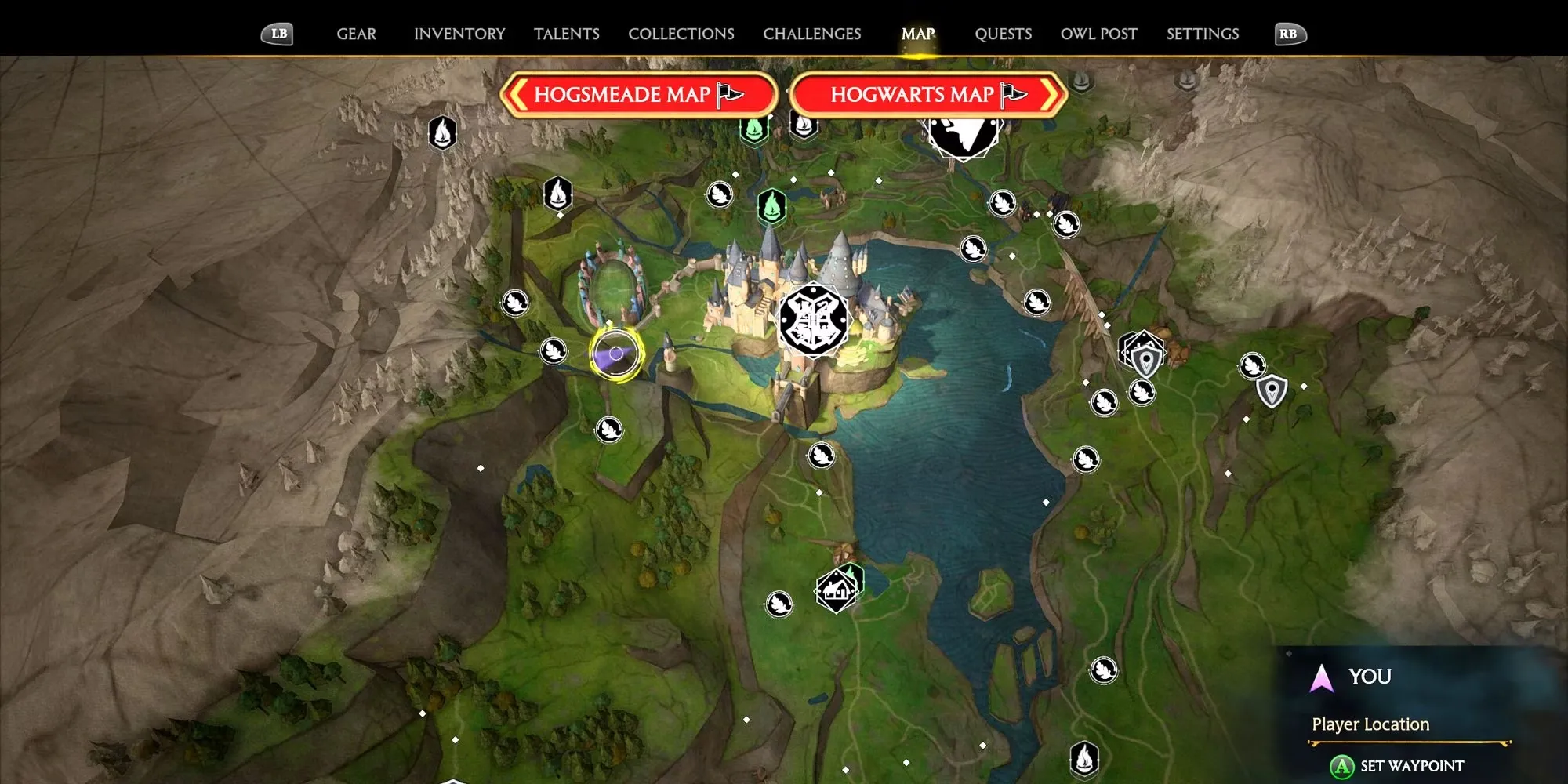Open the Quests tab
The width and height of the screenshot is (1568, 784).
click(x=1003, y=34)
